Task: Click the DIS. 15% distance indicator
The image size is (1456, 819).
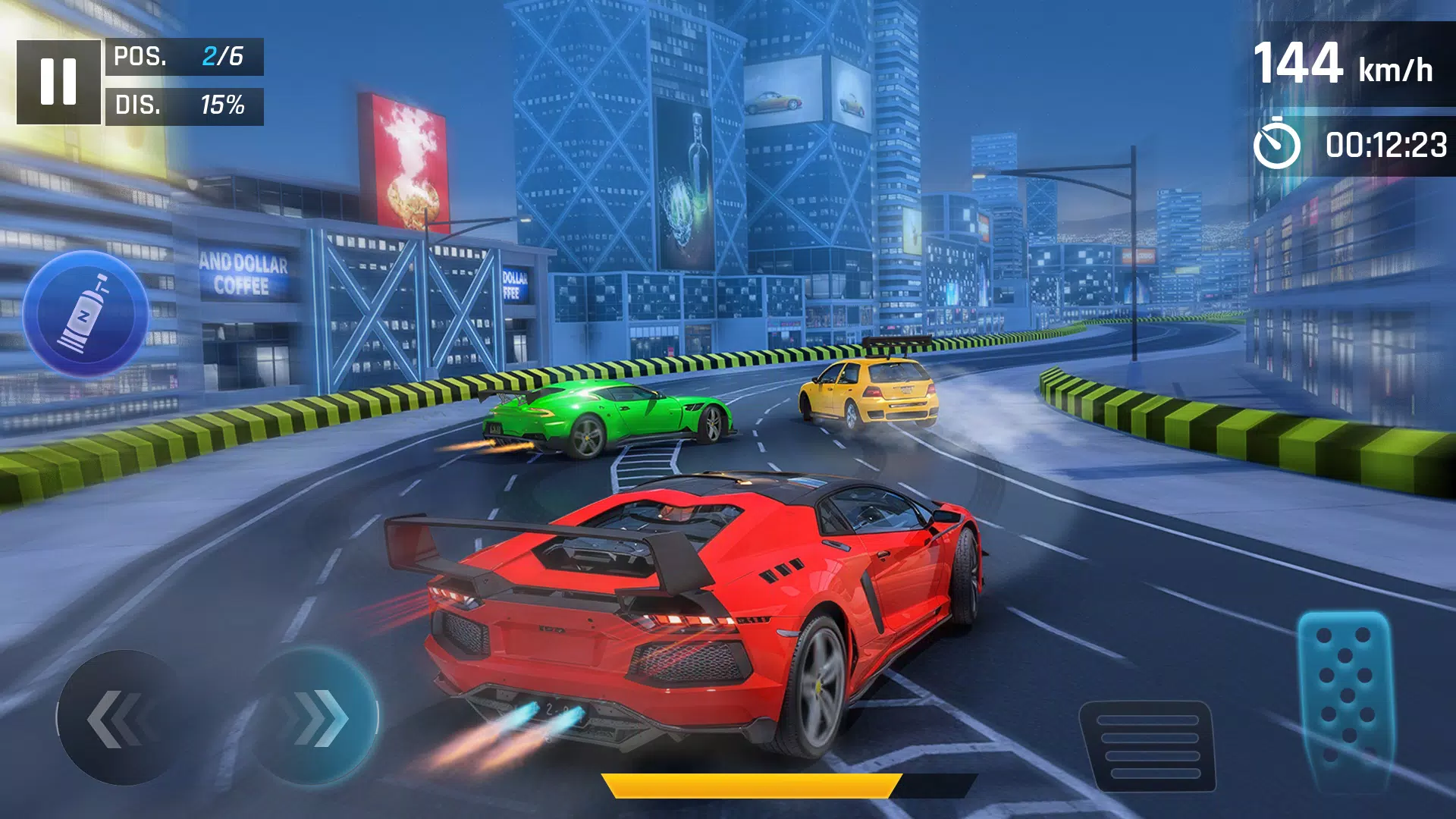Action: pos(182,106)
